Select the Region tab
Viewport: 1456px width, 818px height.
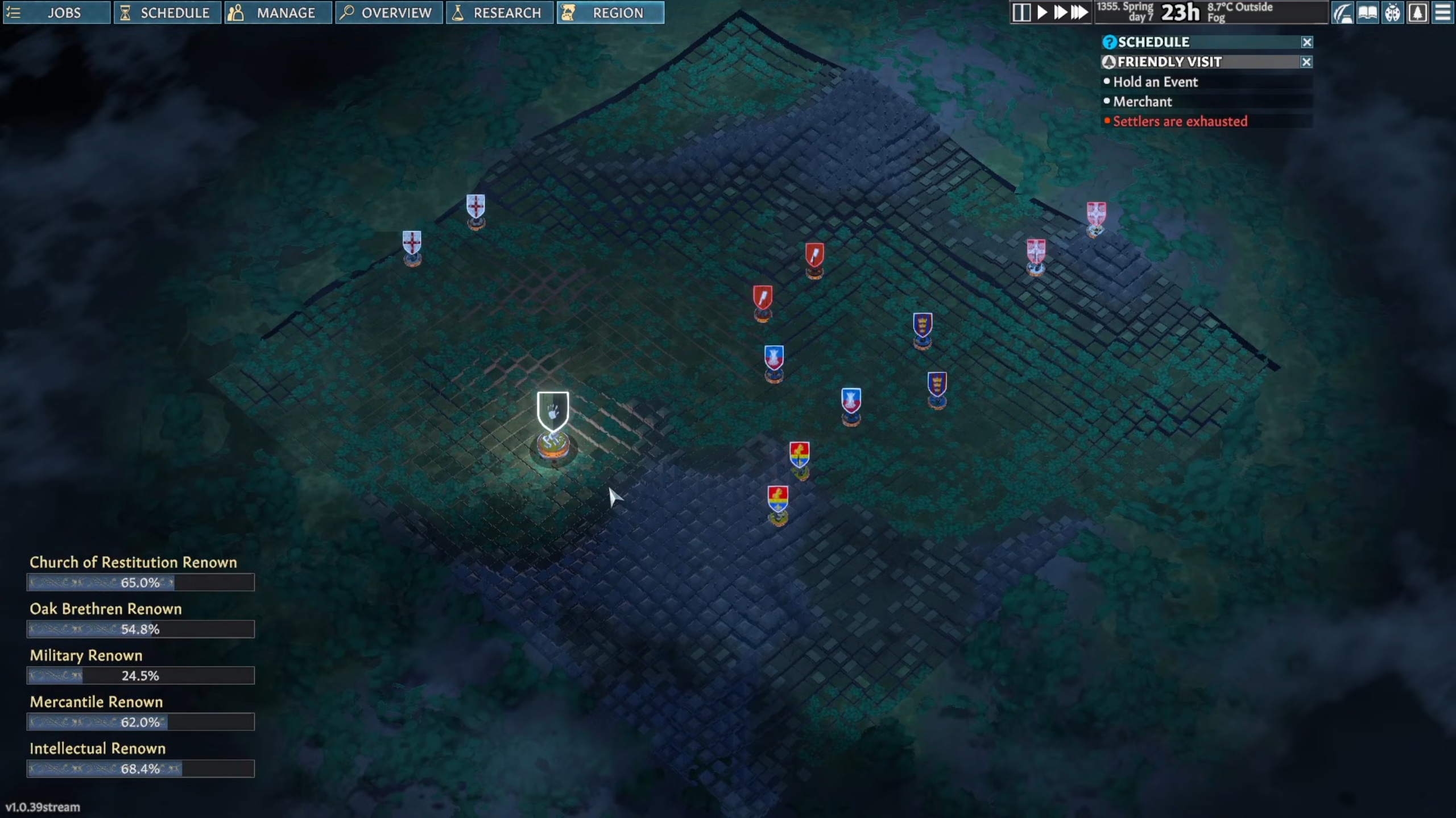[x=610, y=13]
